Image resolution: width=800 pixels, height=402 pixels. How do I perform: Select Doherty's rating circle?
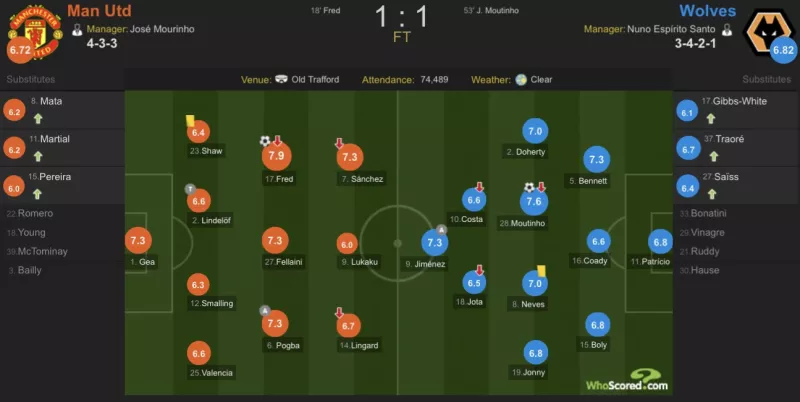tap(534, 131)
